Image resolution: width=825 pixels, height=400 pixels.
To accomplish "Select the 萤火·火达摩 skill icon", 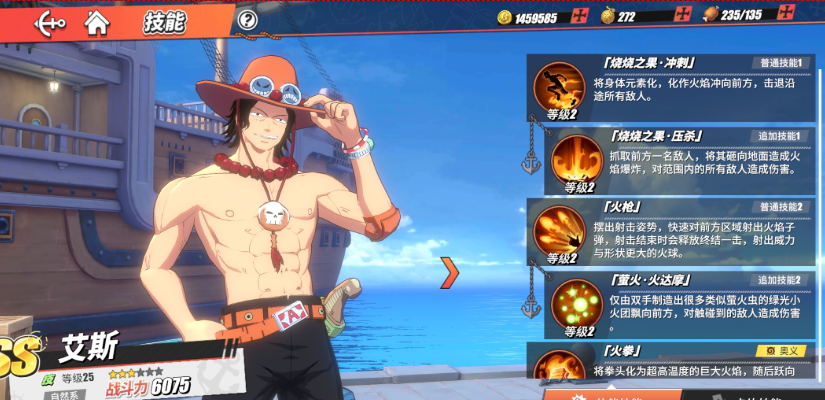I will [x=578, y=301].
